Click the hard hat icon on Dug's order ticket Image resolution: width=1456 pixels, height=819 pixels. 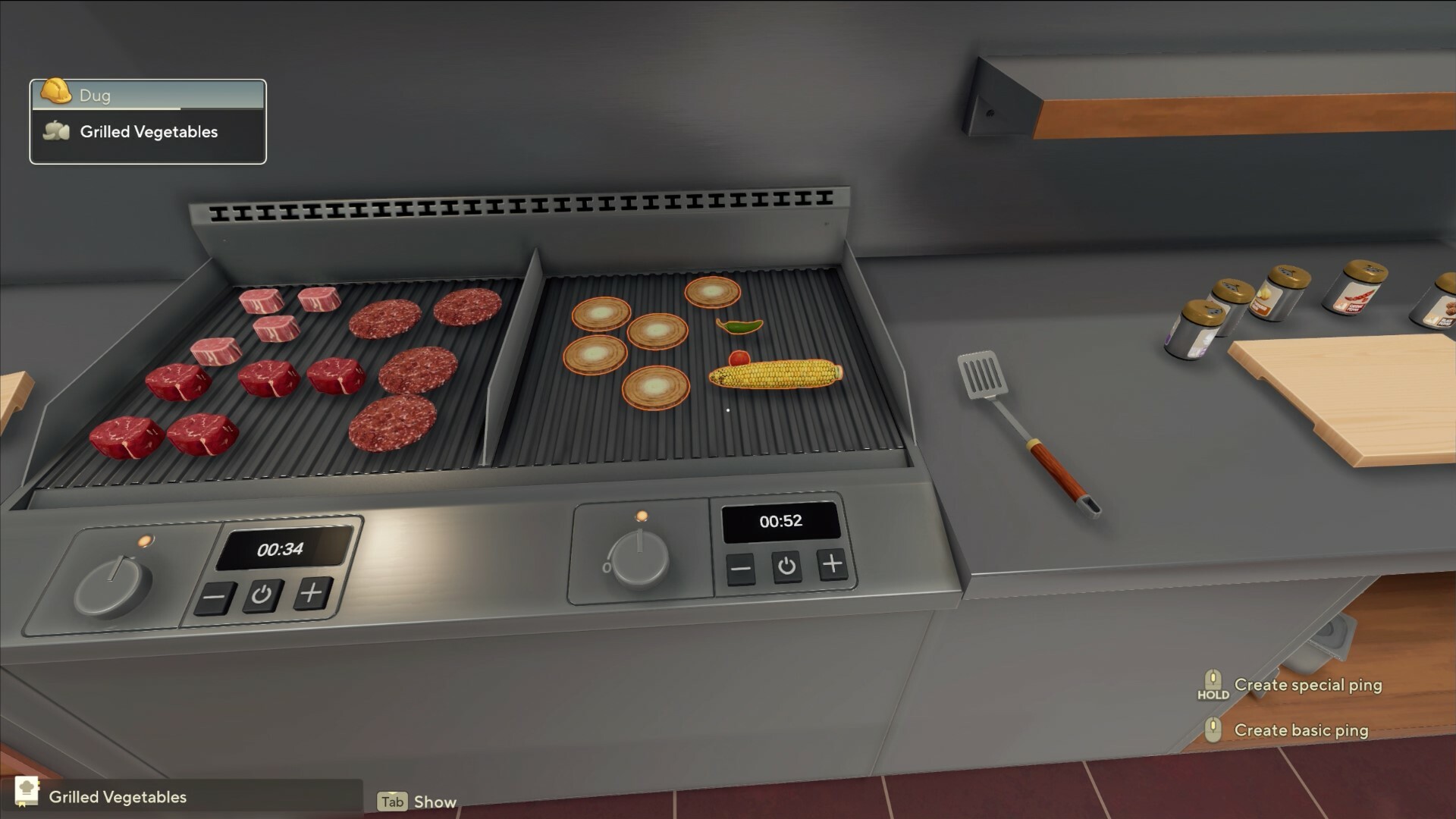[x=55, y=94]
